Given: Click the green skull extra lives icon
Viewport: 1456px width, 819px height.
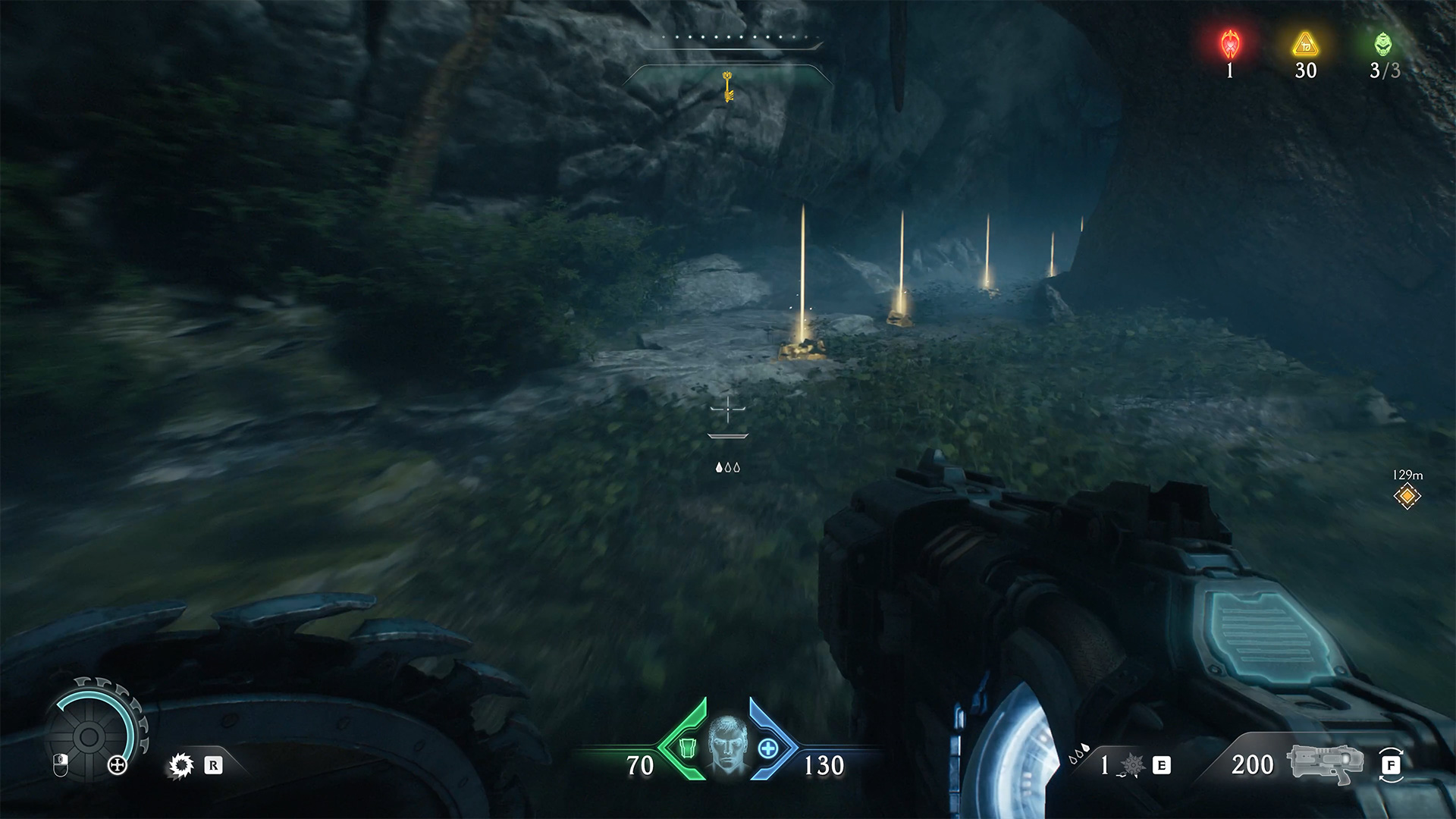Looking at the screenshot, I should coord(1383,44).
